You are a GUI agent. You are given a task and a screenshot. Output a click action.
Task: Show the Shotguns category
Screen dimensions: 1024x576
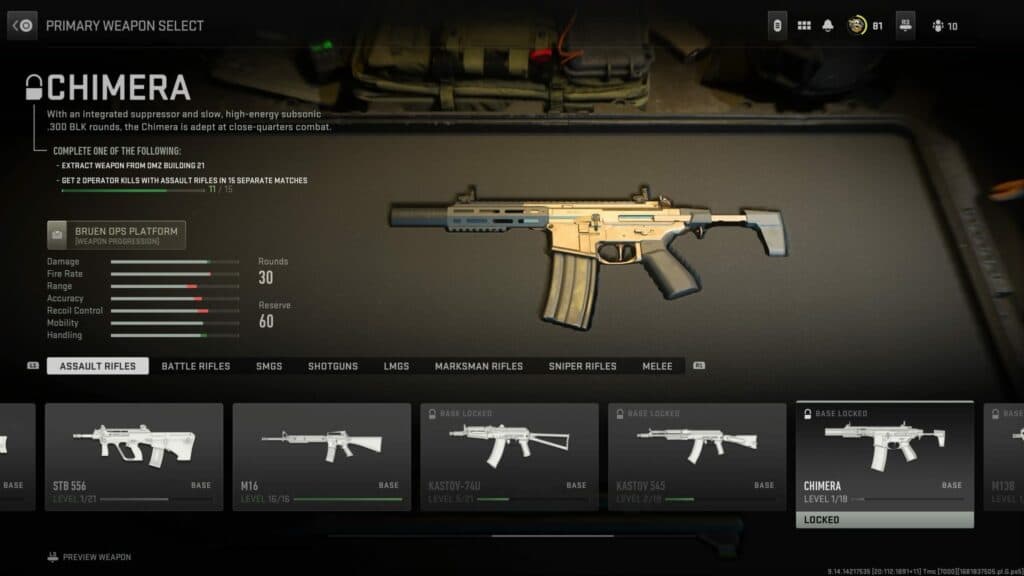coord(333,366)
